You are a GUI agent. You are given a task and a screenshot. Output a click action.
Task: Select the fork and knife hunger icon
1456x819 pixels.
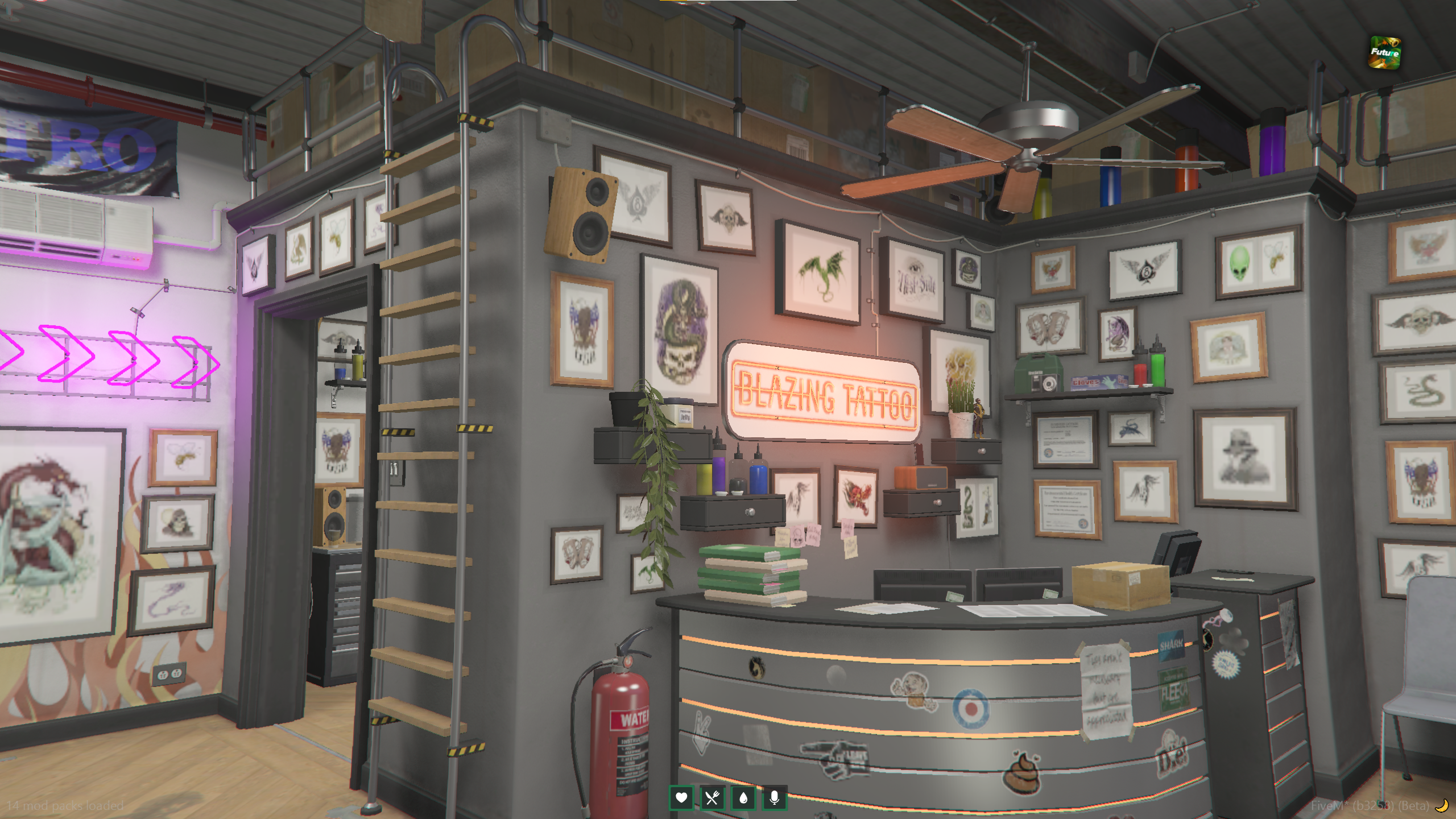pyautogui.click(x=712, y=798)
